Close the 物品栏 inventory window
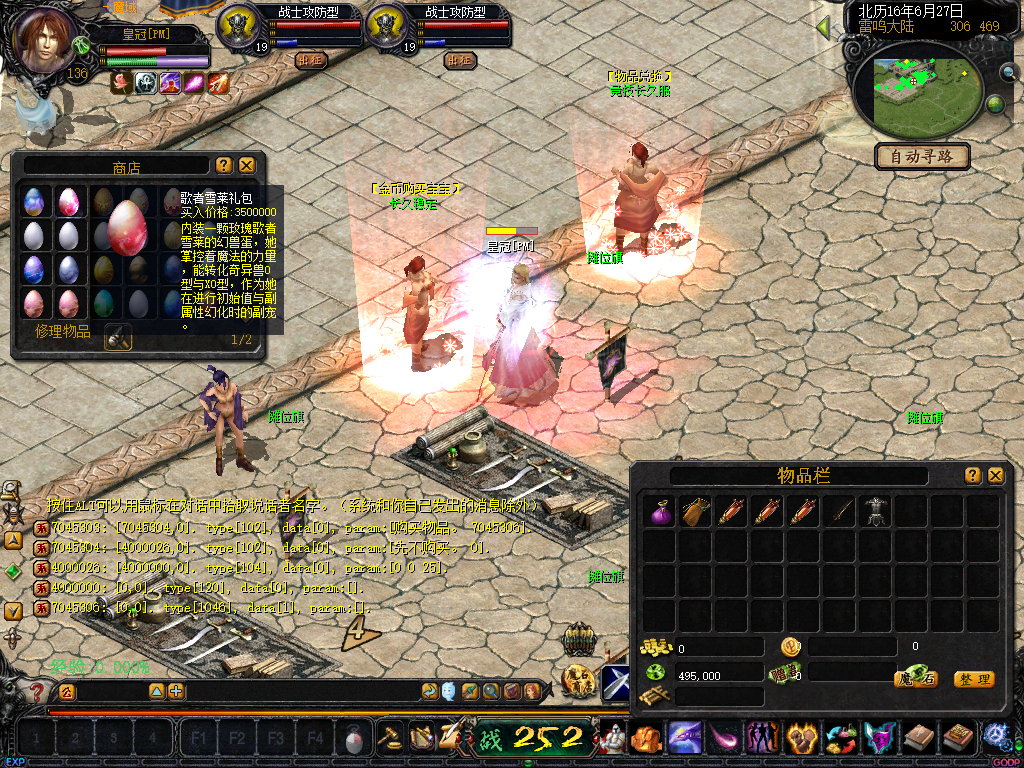1024x768 pixels. coord(995,476)
